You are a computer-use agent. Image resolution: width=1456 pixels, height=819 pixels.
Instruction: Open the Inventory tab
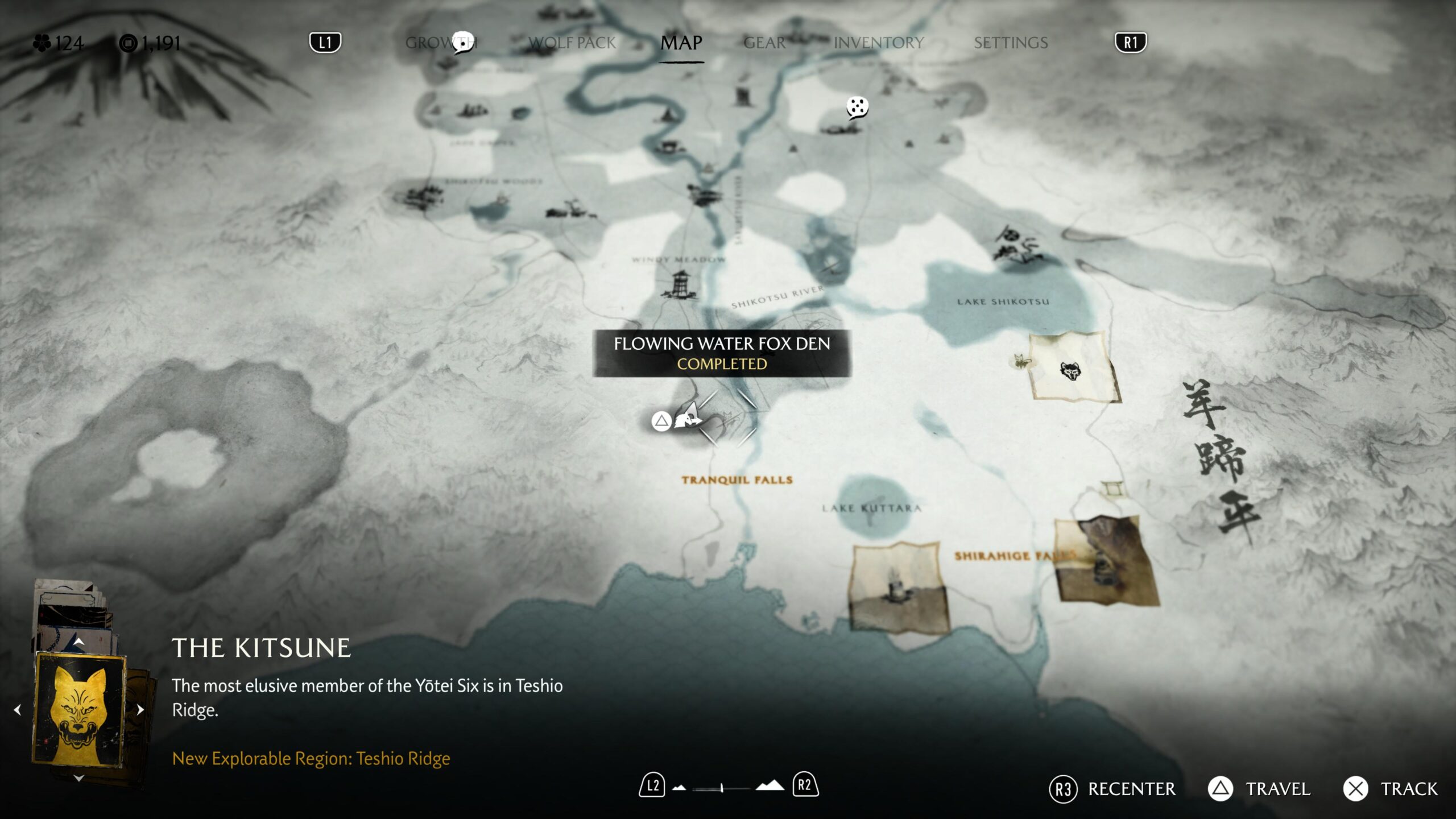[878, 43]
